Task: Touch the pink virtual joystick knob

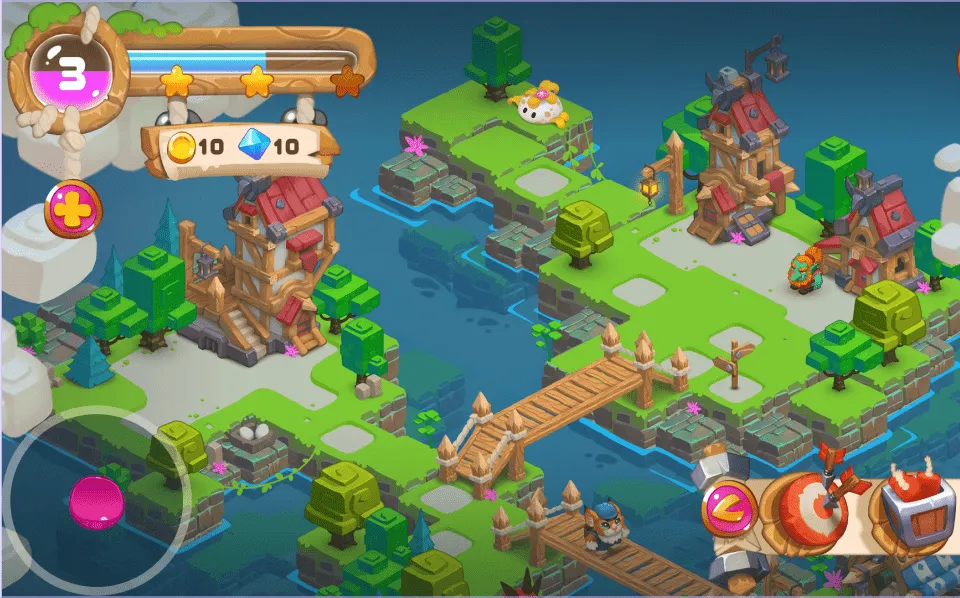Action: (97, 503)
